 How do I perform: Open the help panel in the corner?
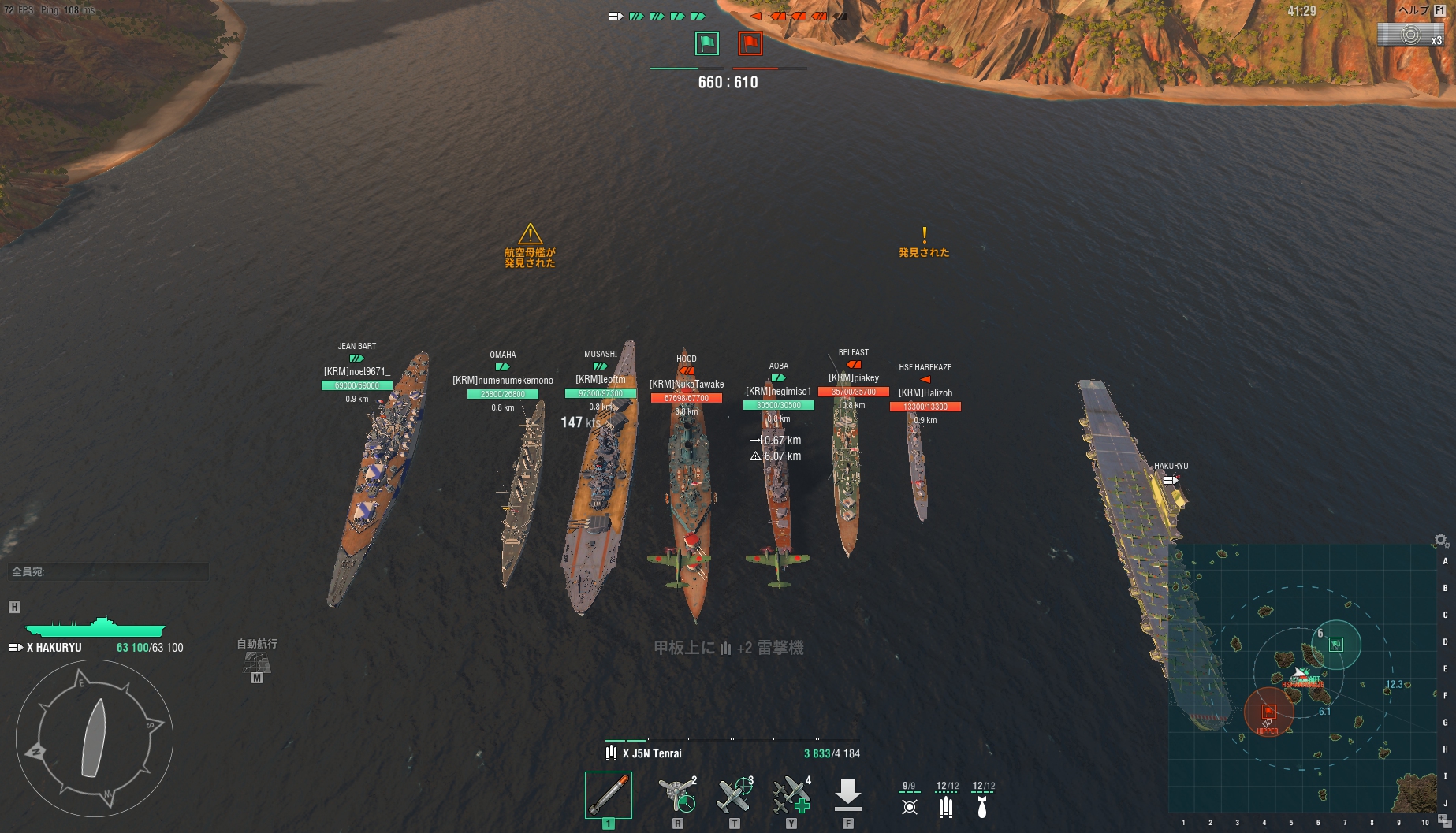[1420, 11]
